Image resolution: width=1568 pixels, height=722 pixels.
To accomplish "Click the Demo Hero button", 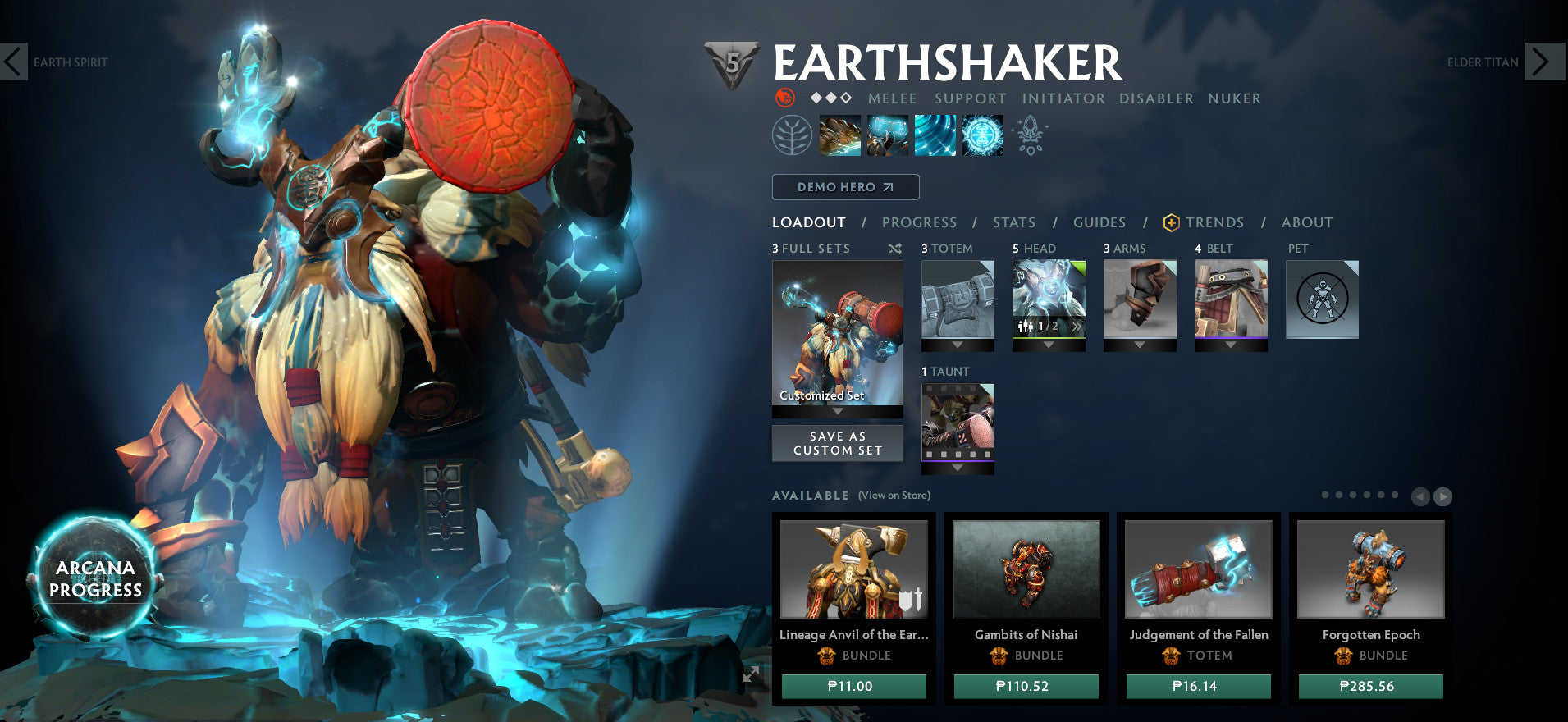I will pyautogui.click(x=844, y=187).
